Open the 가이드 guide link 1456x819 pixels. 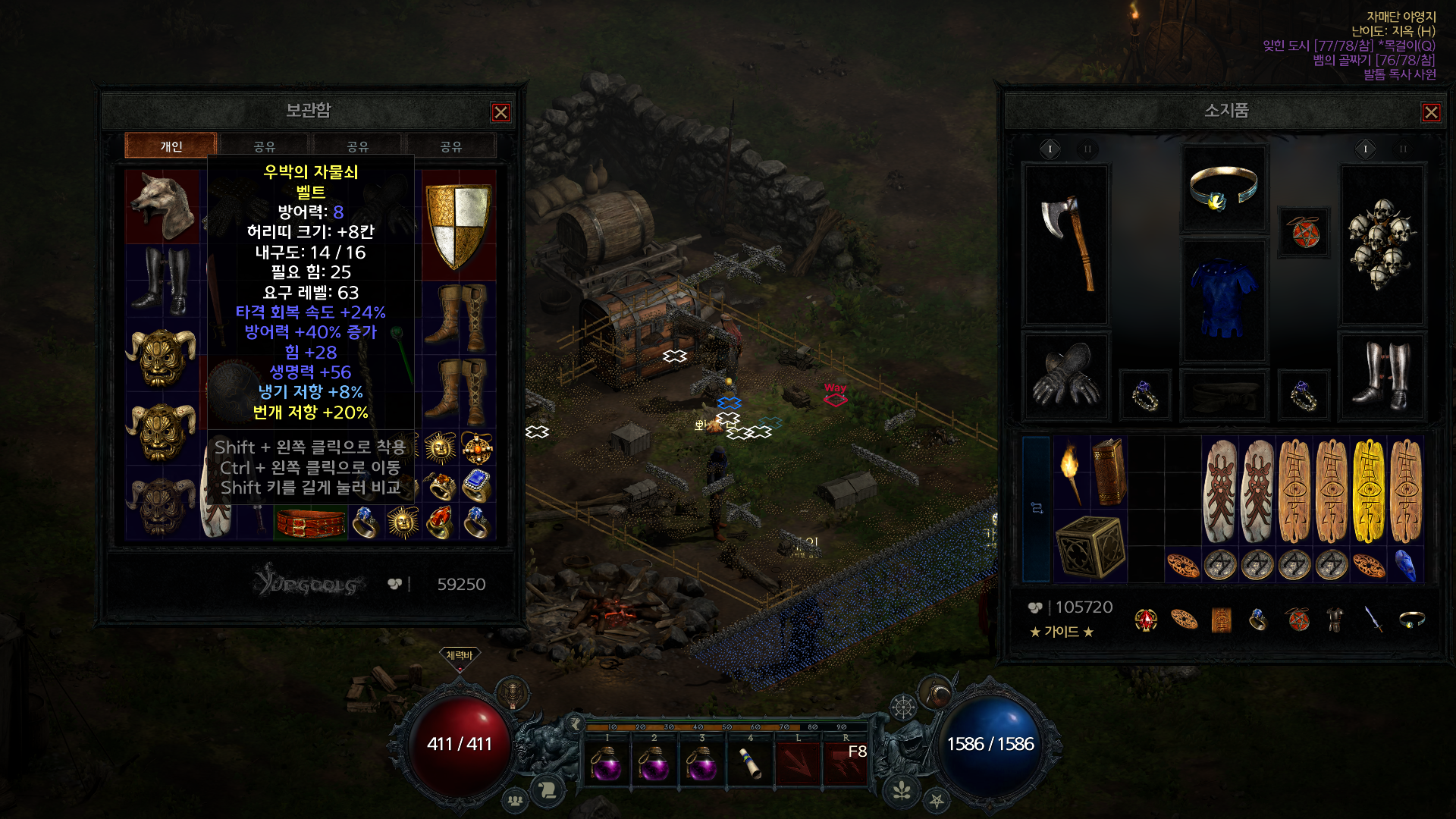1062,632
